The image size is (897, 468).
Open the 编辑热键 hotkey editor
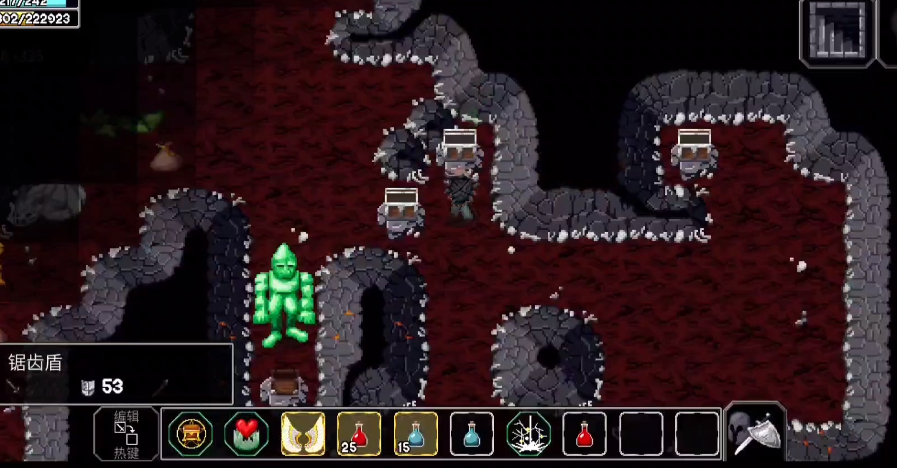126,434
